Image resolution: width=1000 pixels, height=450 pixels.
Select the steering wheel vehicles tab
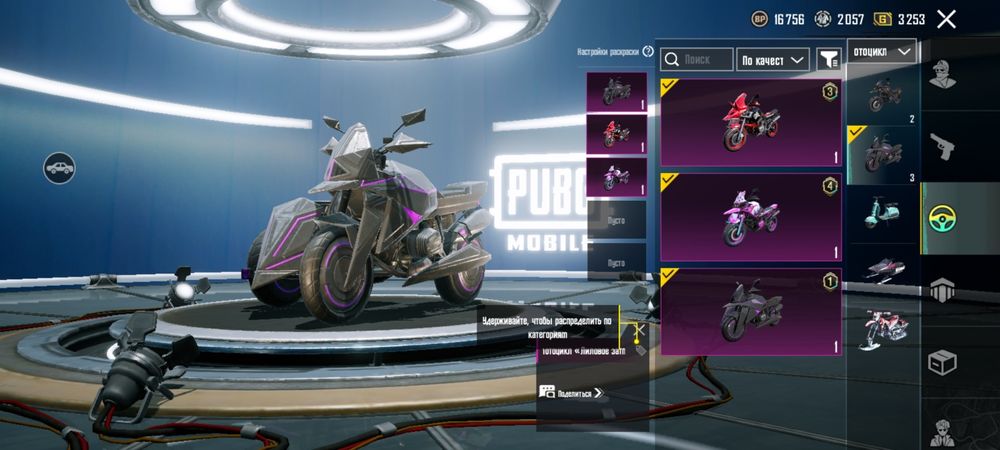(x=941, y=218)
